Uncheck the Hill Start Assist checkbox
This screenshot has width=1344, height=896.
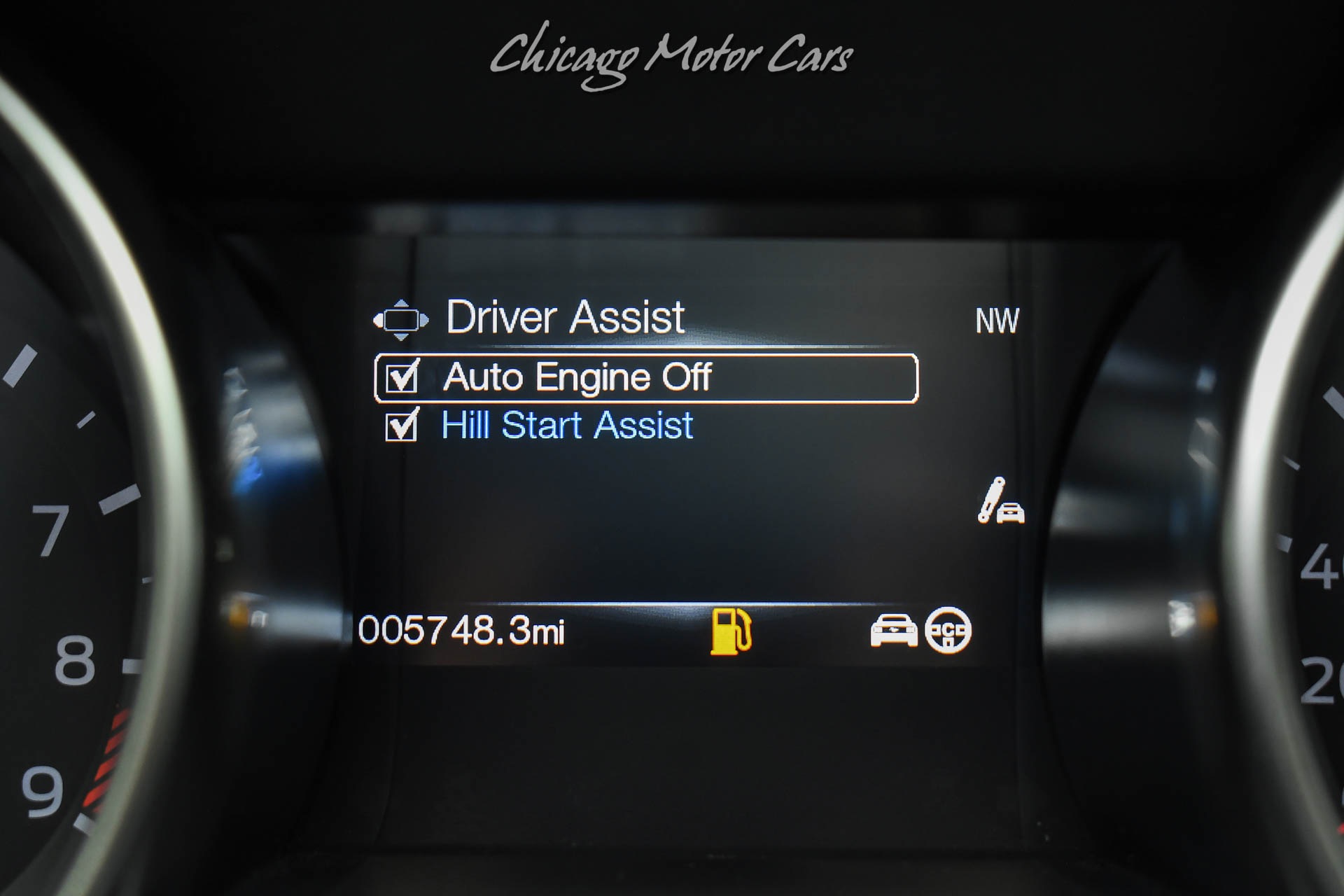402,425
